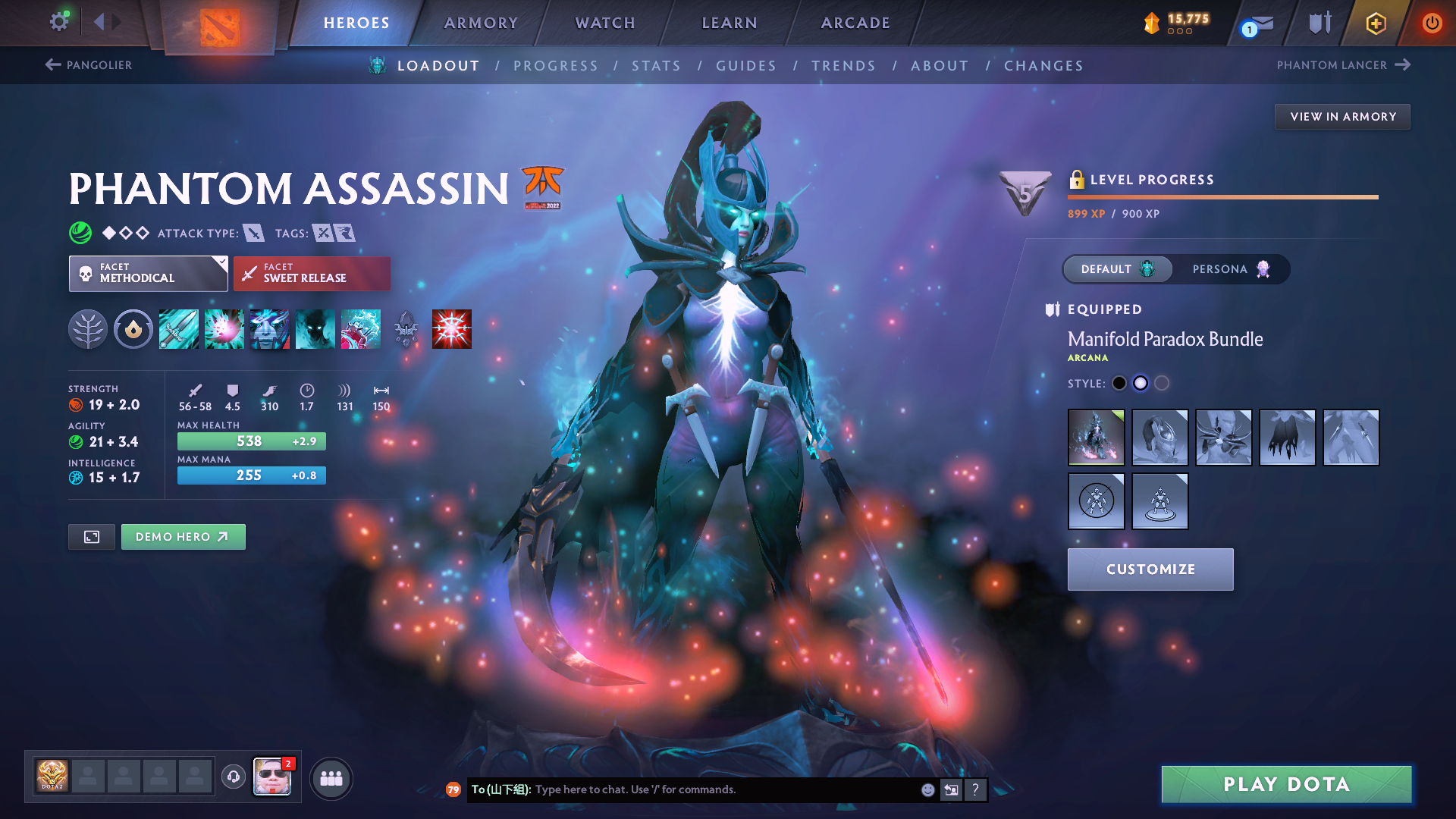Select the Methodical facet
This screenshot has height=819, width=1456.
tap(148, 273)
